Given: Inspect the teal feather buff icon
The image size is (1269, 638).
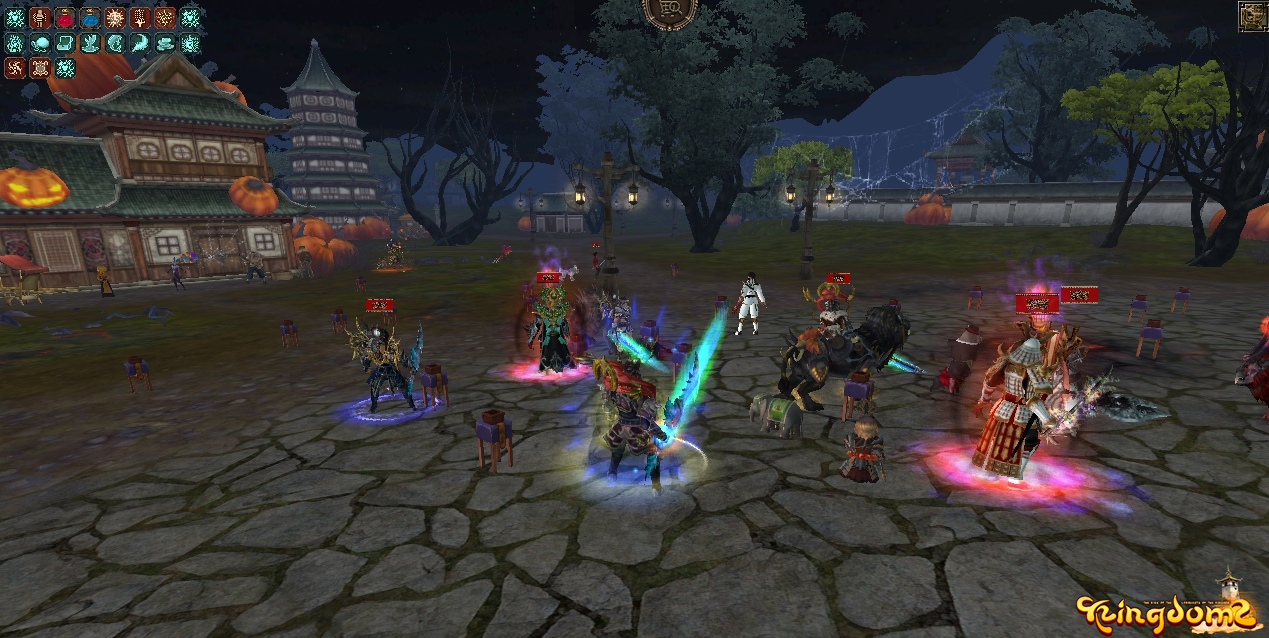Looking at the screenshot, I should coord(140,43).
